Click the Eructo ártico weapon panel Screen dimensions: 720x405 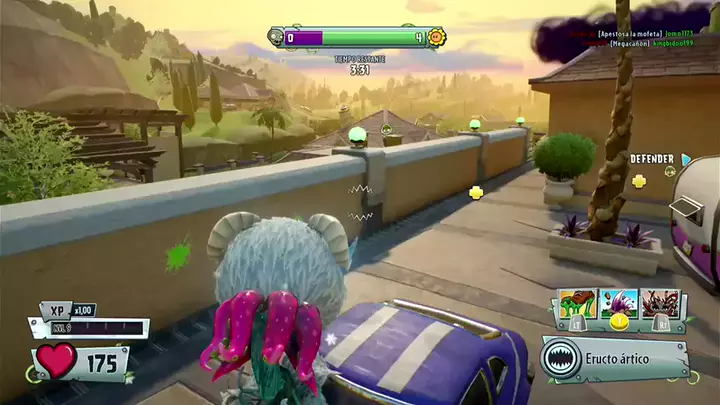[616, 358]
